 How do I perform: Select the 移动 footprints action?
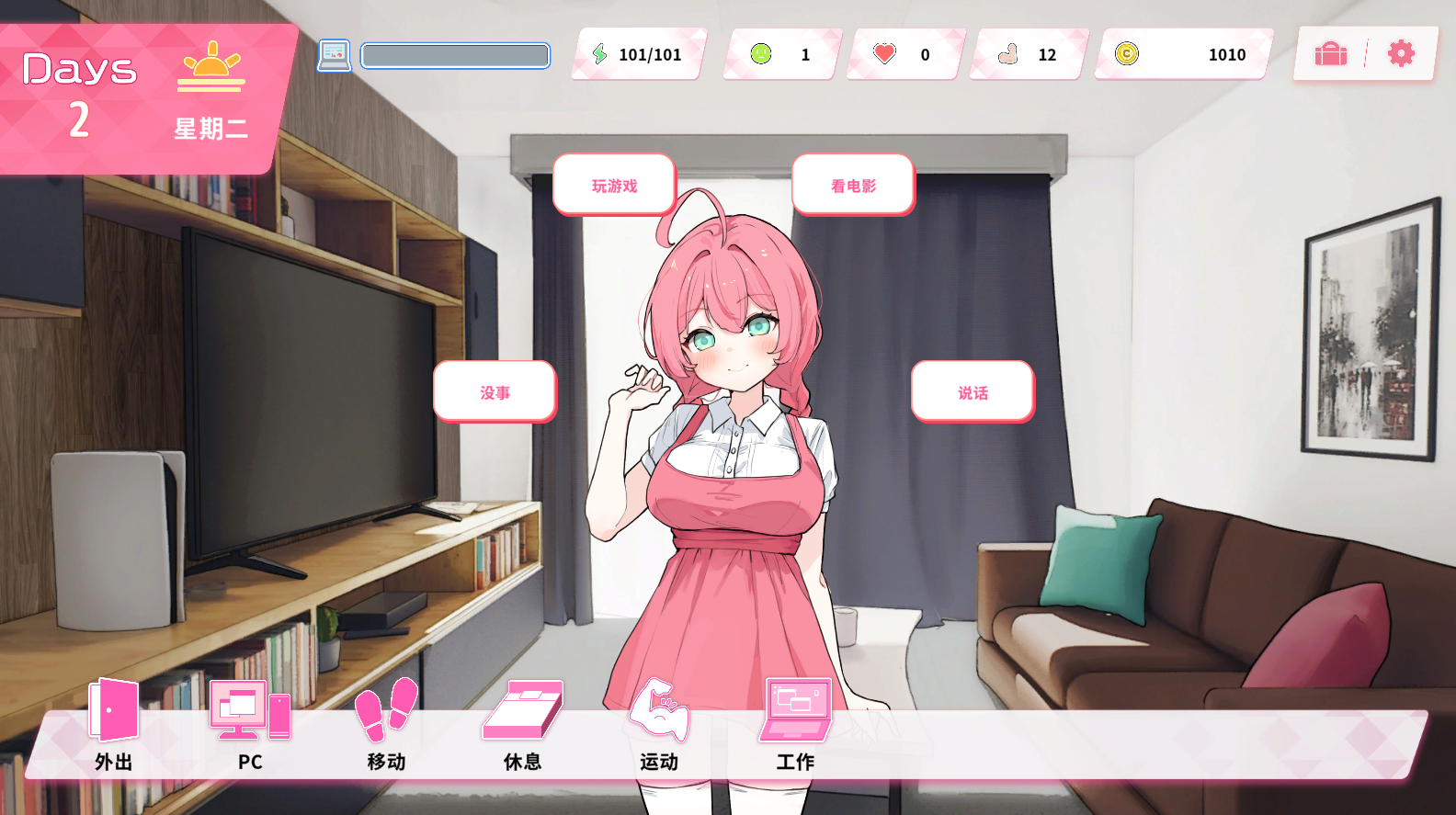point(386,723)
